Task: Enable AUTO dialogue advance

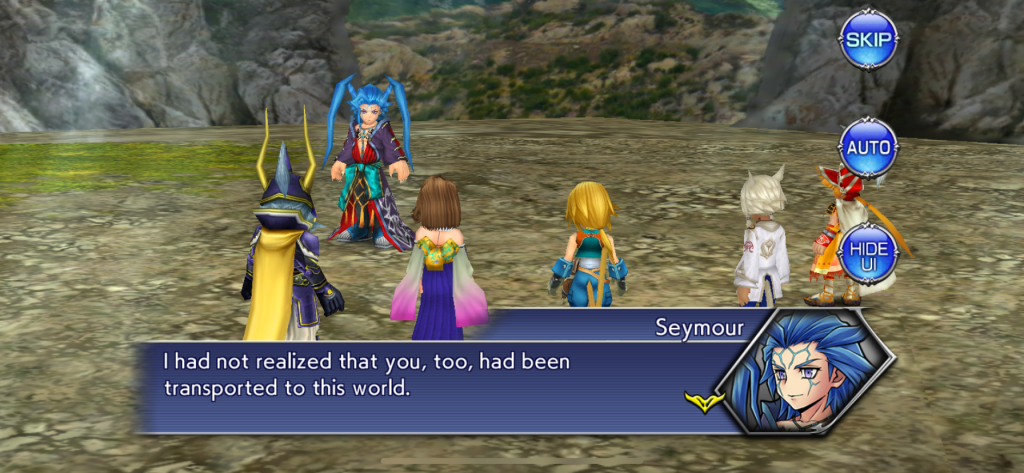Action: point(868,148)
